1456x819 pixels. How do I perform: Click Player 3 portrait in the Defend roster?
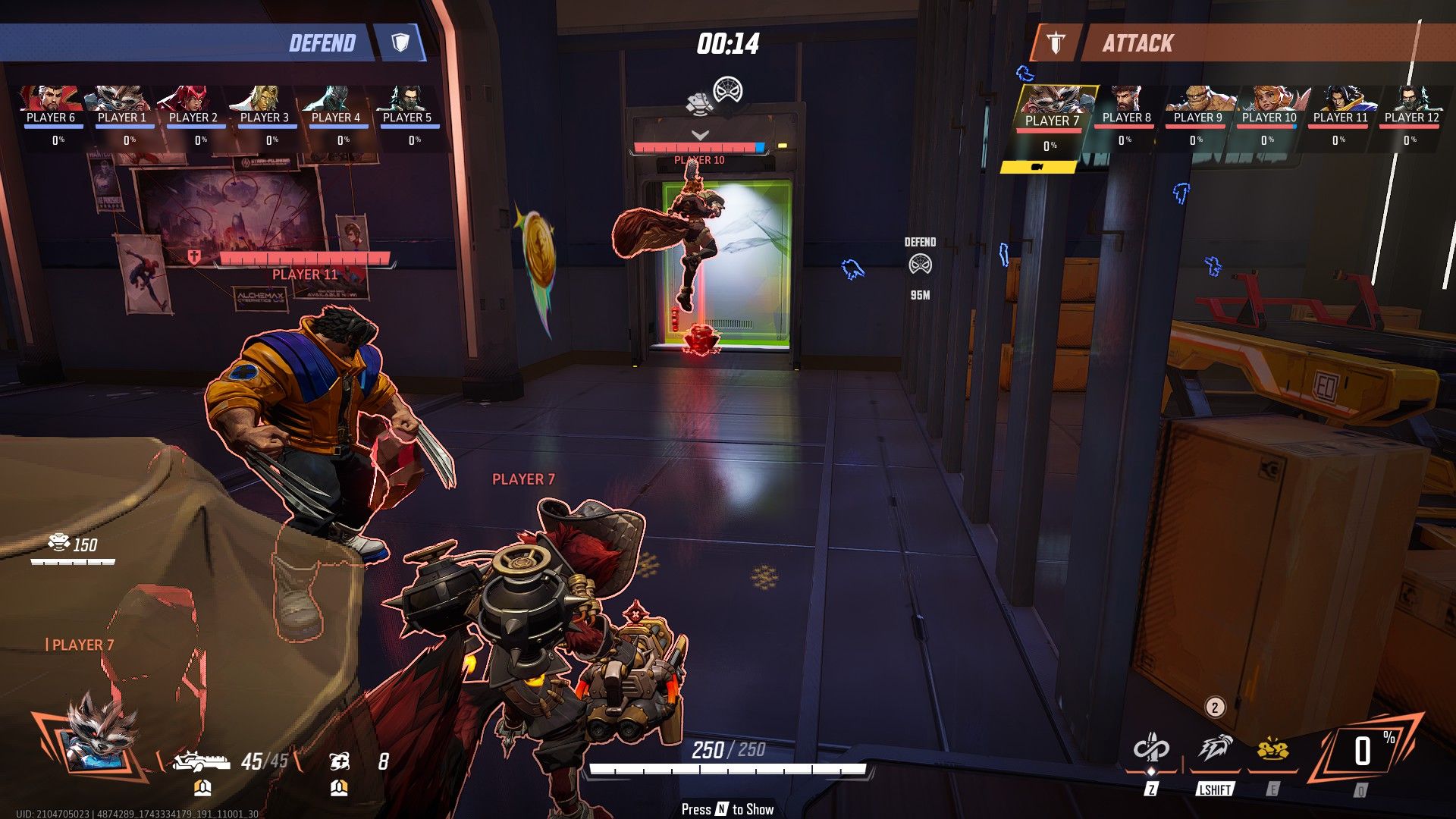[x=265, y=99]
